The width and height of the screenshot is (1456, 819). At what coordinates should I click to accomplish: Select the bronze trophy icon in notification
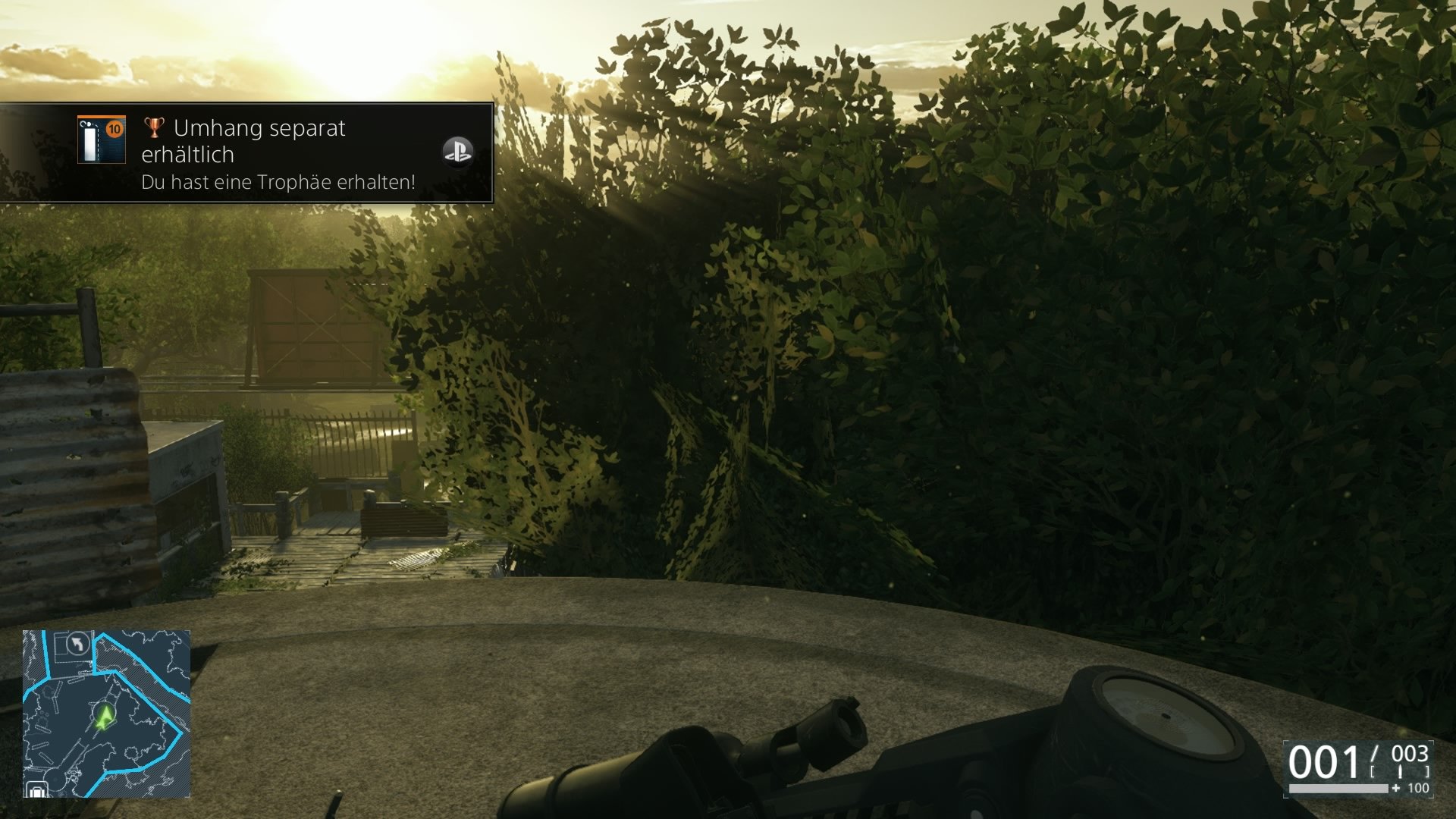tap(152, 129)
